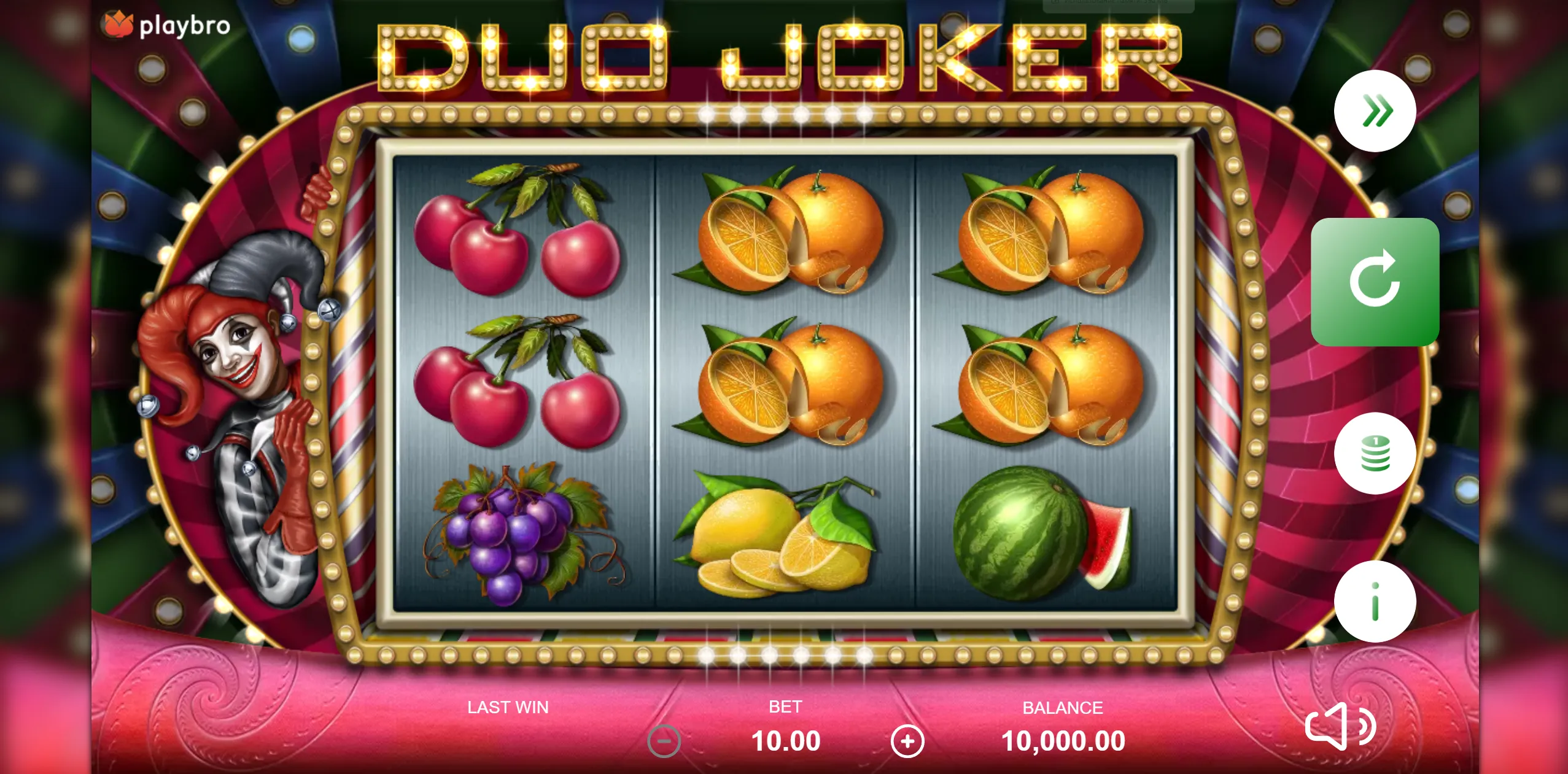Image resolution: width=1568 pixels, height=774 pixels.
Task: Click the BET amount display
Action: click(x=786, y=740)
